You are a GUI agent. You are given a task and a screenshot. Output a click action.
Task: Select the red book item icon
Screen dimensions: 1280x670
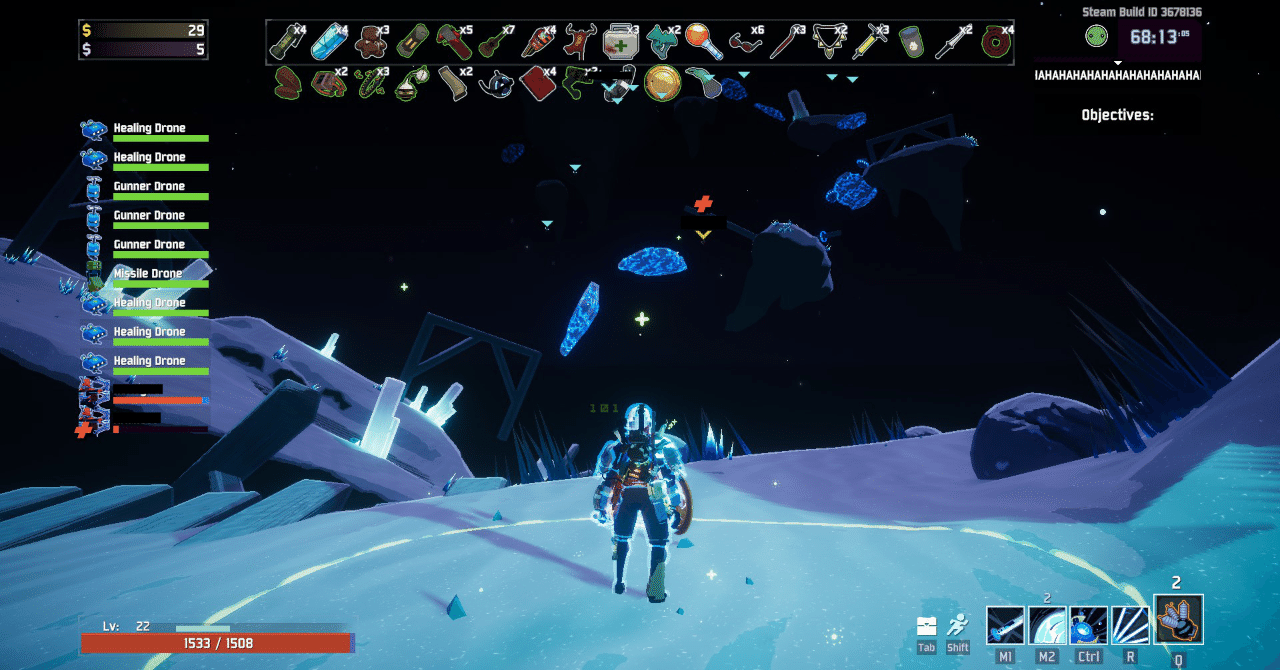(538, 83)
